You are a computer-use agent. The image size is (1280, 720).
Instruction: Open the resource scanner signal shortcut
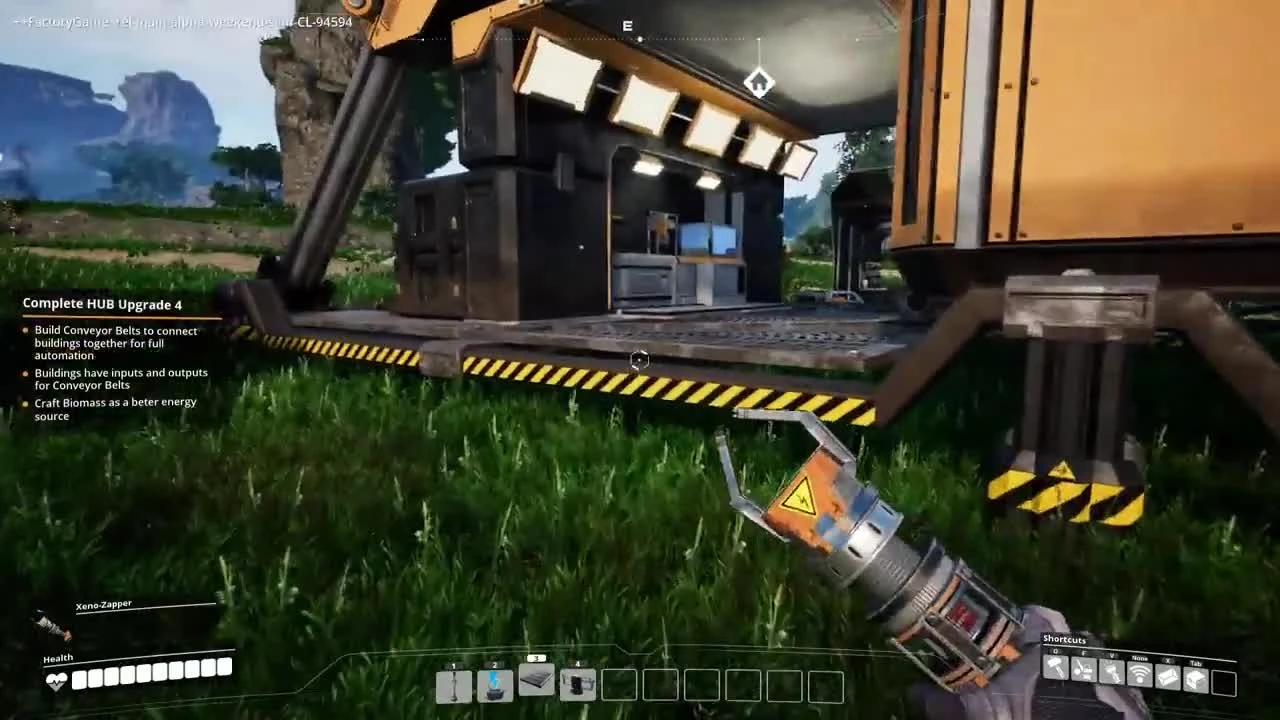click(1139, 674)
